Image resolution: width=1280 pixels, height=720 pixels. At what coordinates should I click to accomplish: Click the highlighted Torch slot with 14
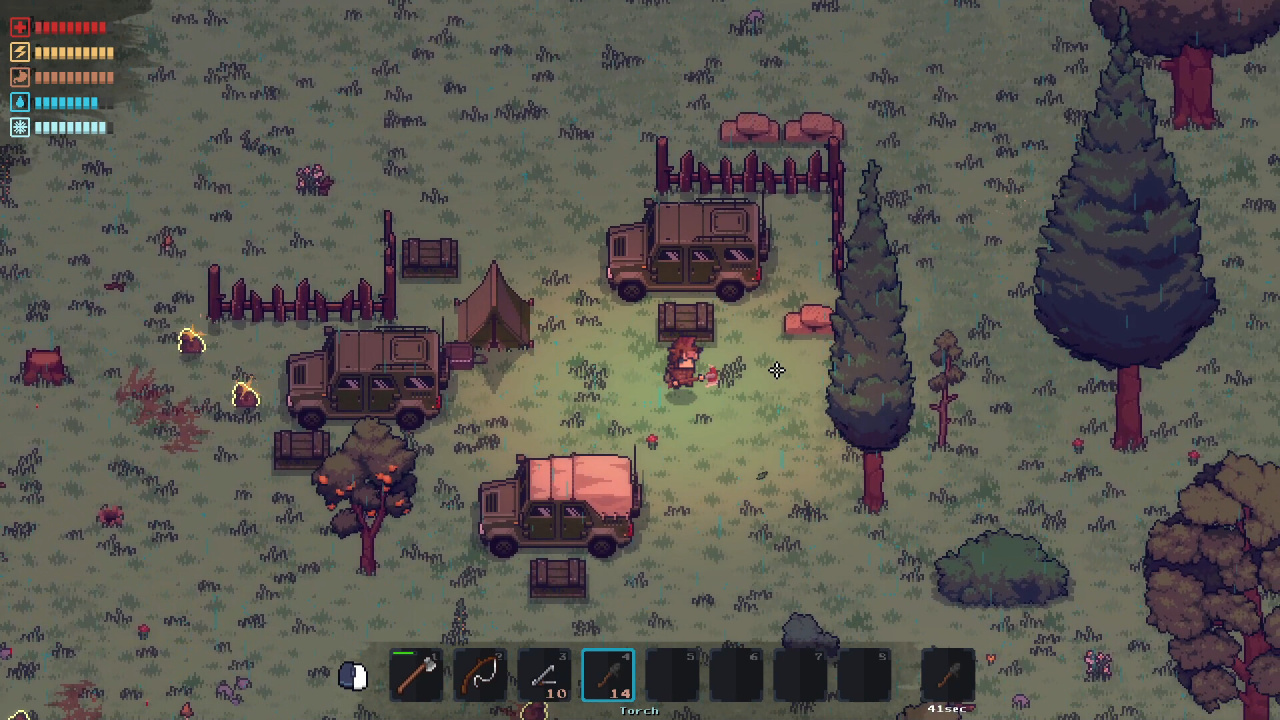point(609,675)
